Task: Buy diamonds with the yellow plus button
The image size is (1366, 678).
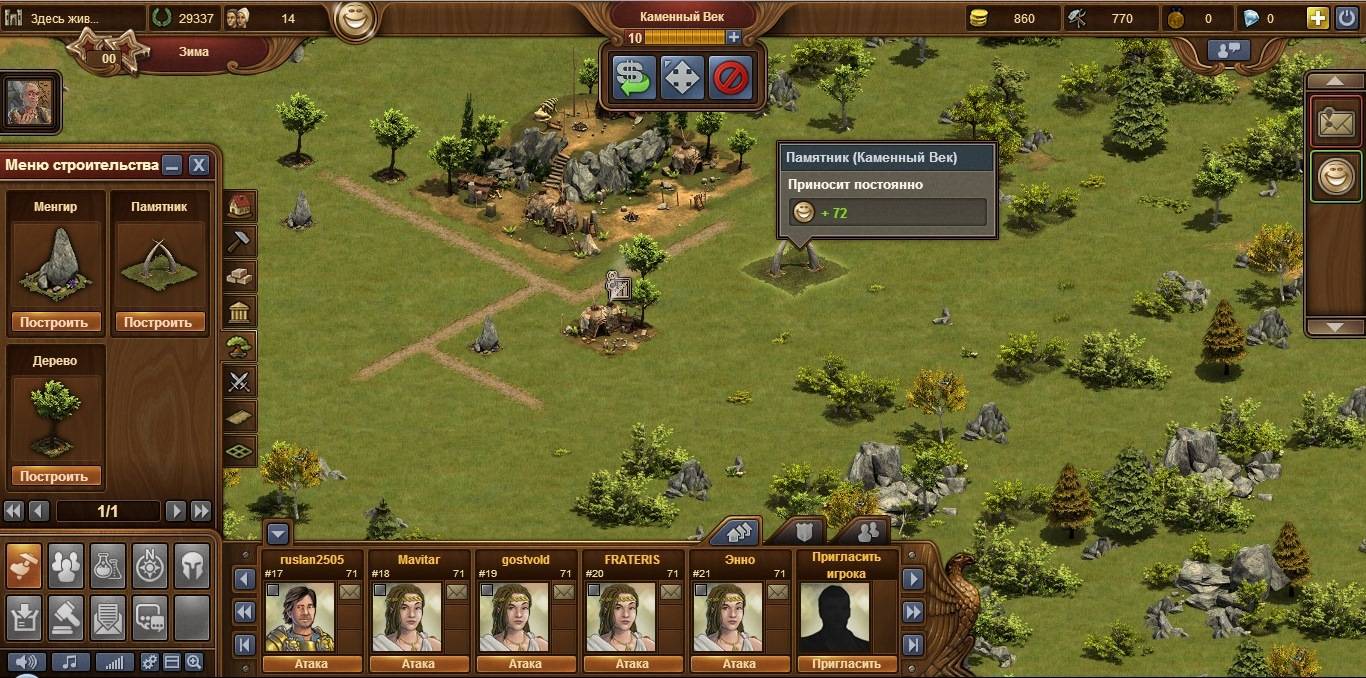Action: (x=1318, y=17)
